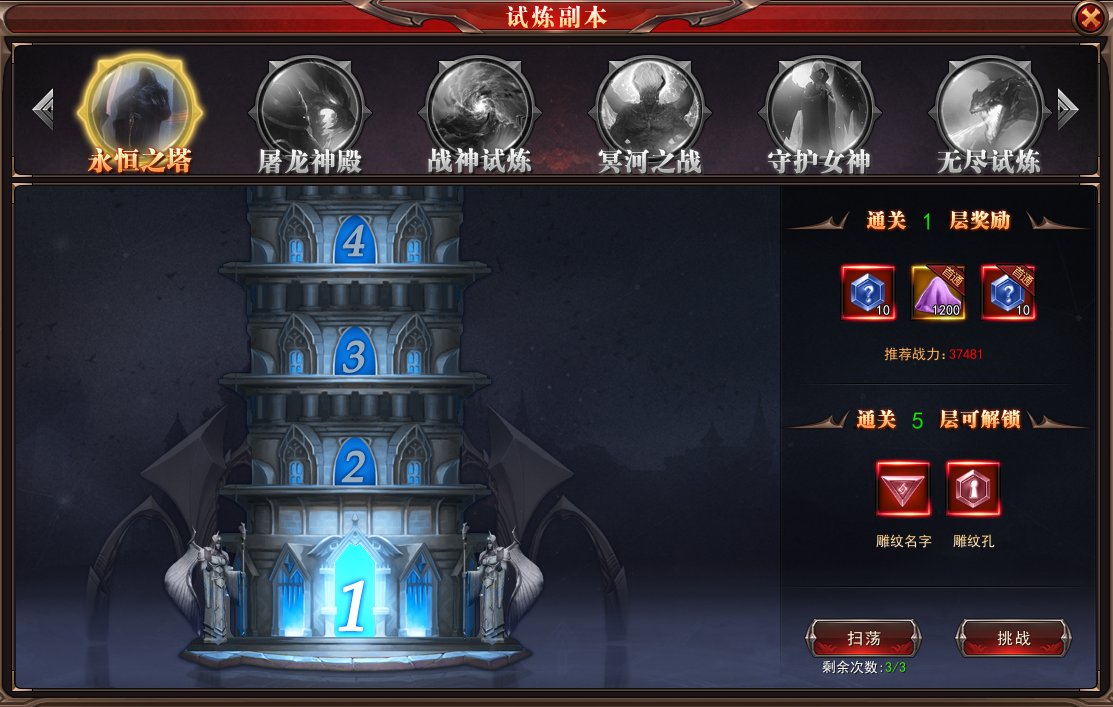Screen dimensions: 1113x707
Task: Choose tower floor 4
Action: click(x=354, y=241)
